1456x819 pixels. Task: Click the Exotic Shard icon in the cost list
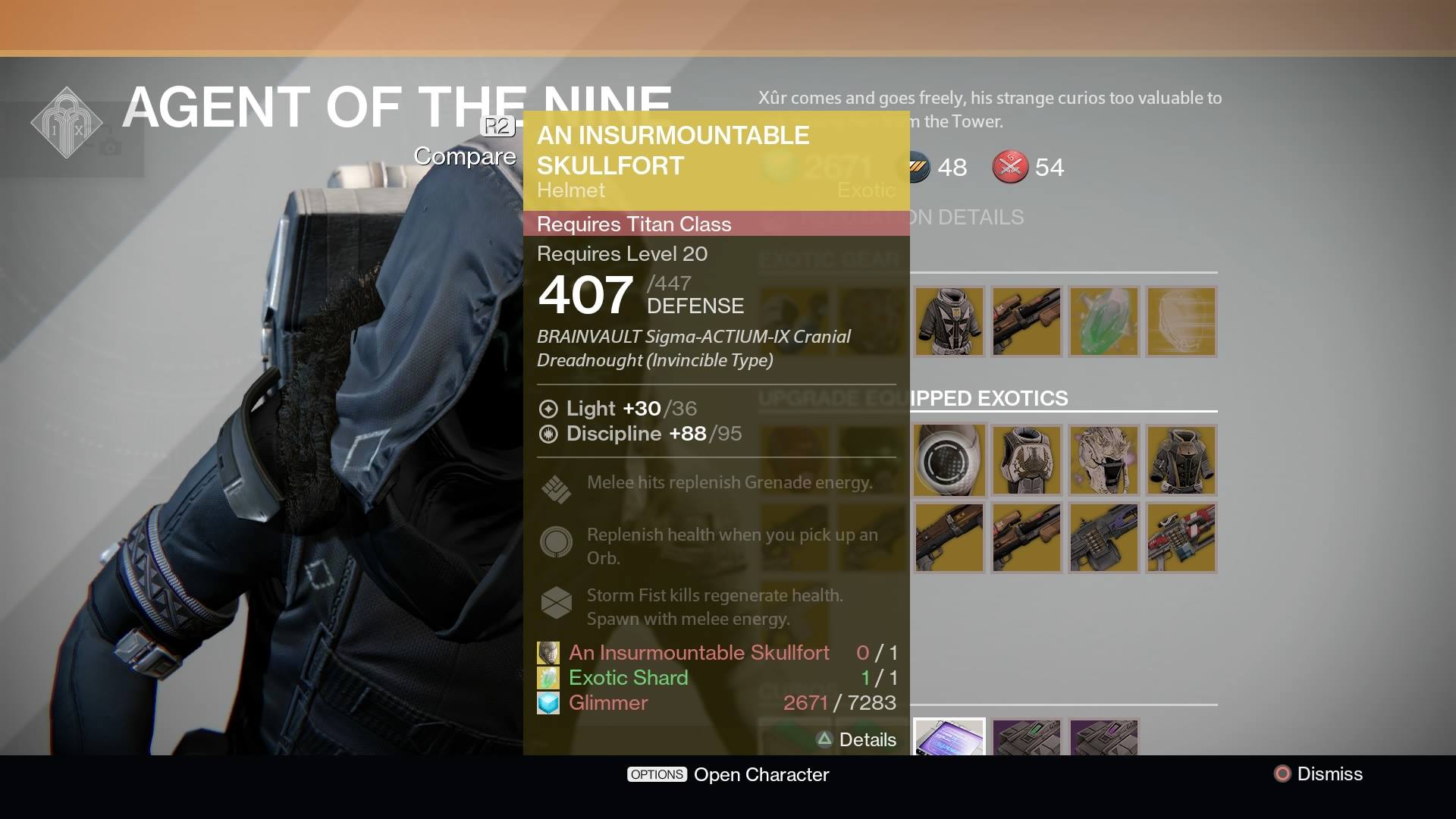548,677
